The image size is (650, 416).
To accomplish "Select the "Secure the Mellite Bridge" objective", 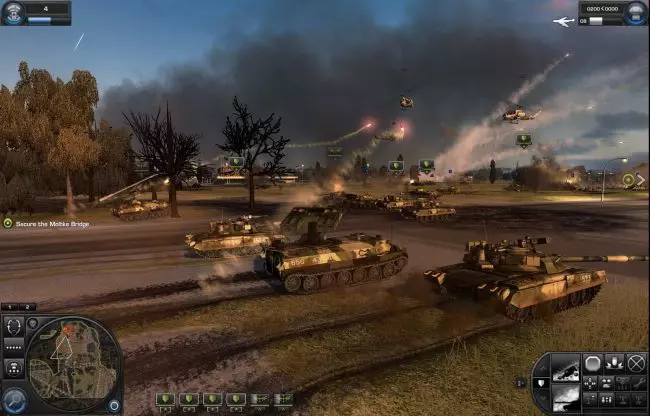I will (x=48, y=222).
